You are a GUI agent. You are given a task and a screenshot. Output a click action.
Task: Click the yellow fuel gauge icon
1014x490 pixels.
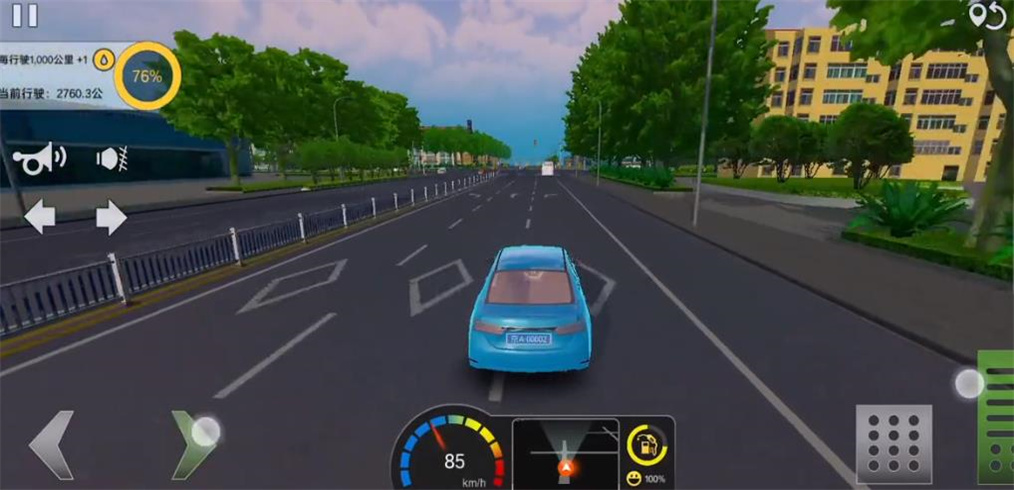pyautogui.click(x=646, y=445)
